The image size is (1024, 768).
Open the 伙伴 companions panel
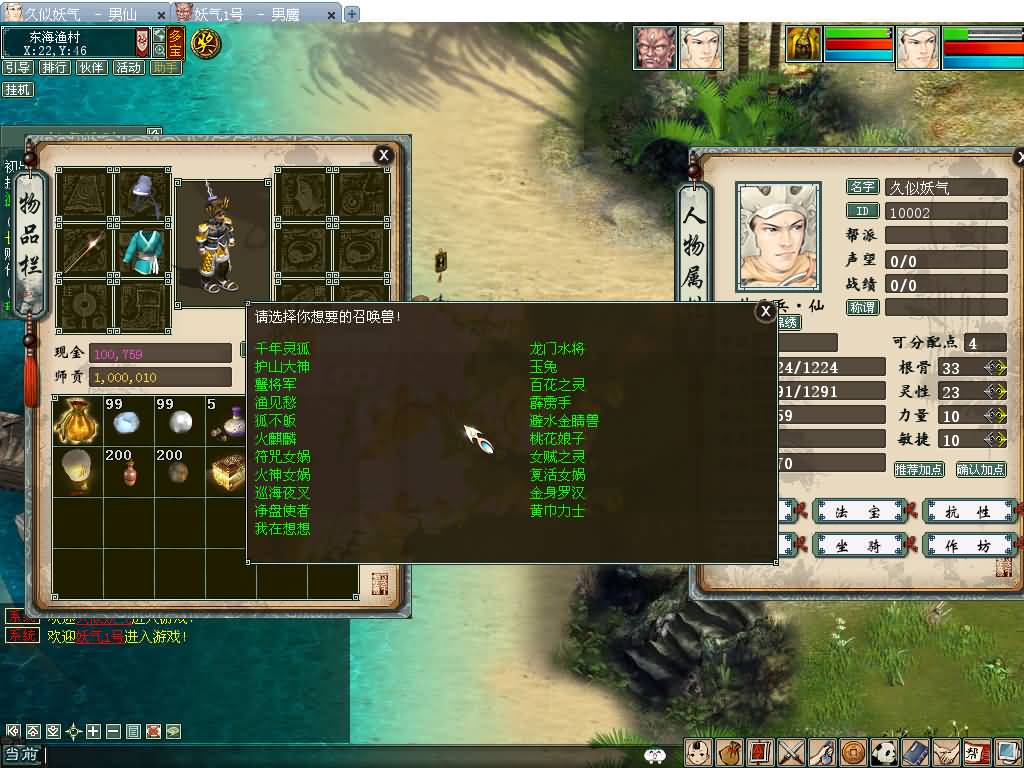pyautogui.click(x=91, y=68)
